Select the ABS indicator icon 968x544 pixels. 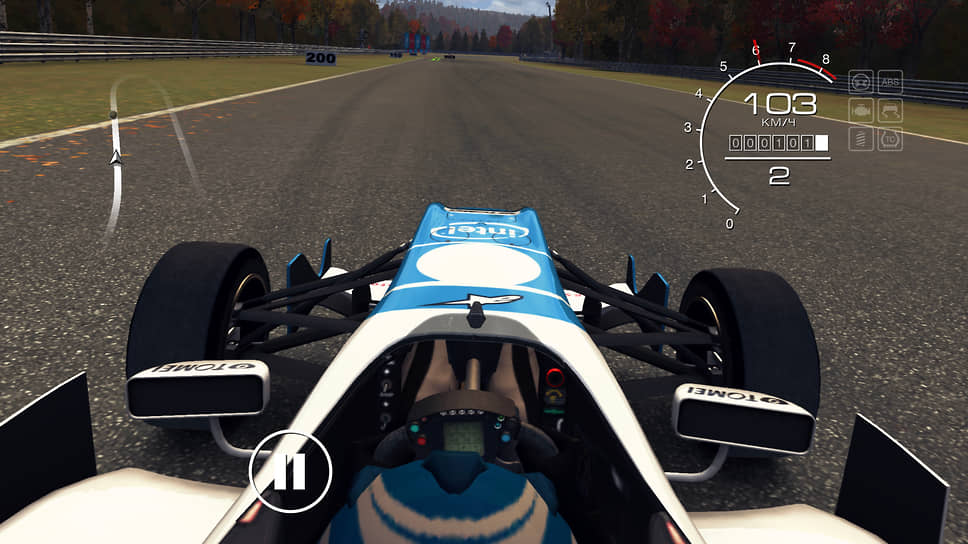(890, 82)
